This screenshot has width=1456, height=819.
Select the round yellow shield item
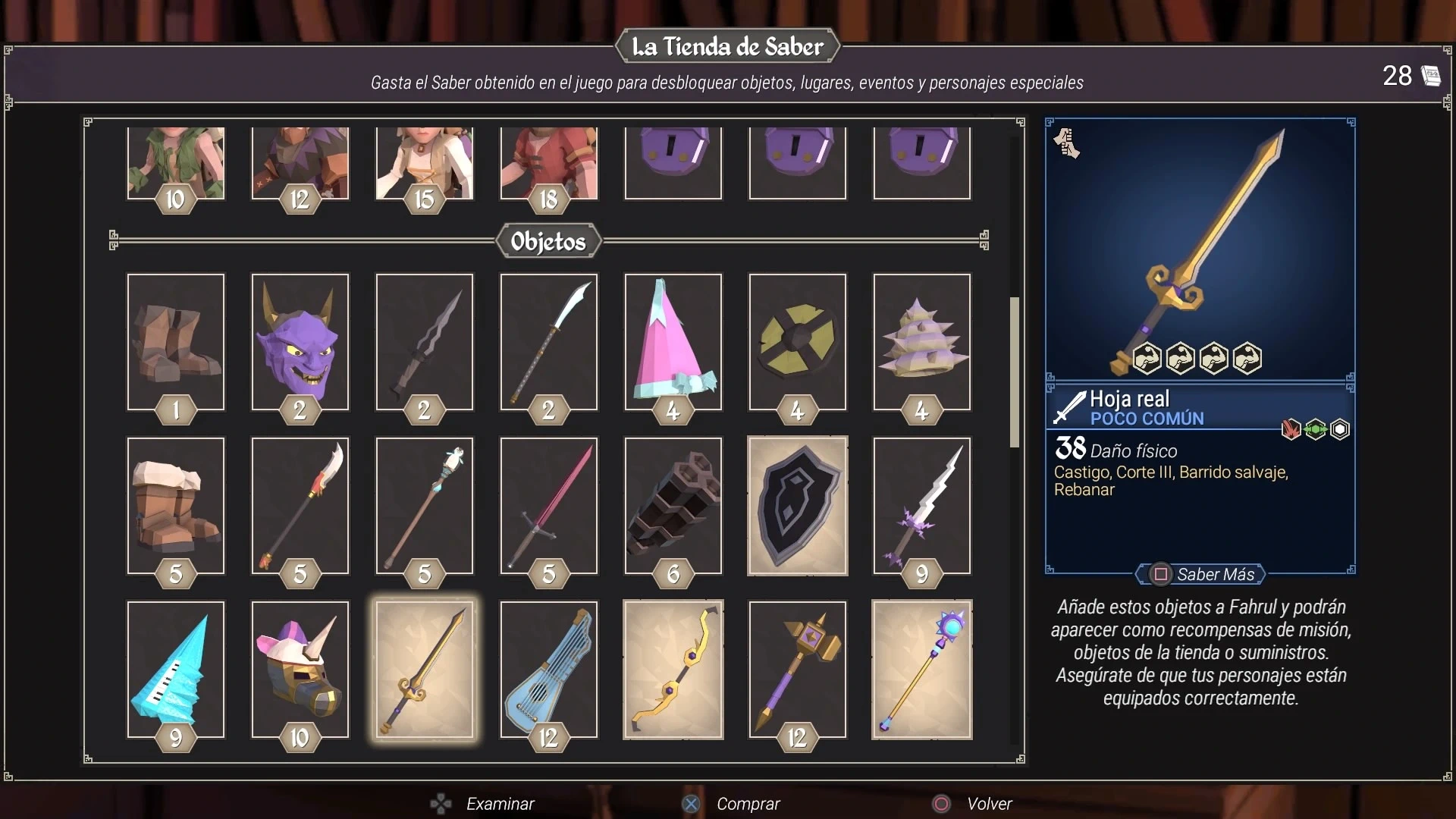click(797, 341)
